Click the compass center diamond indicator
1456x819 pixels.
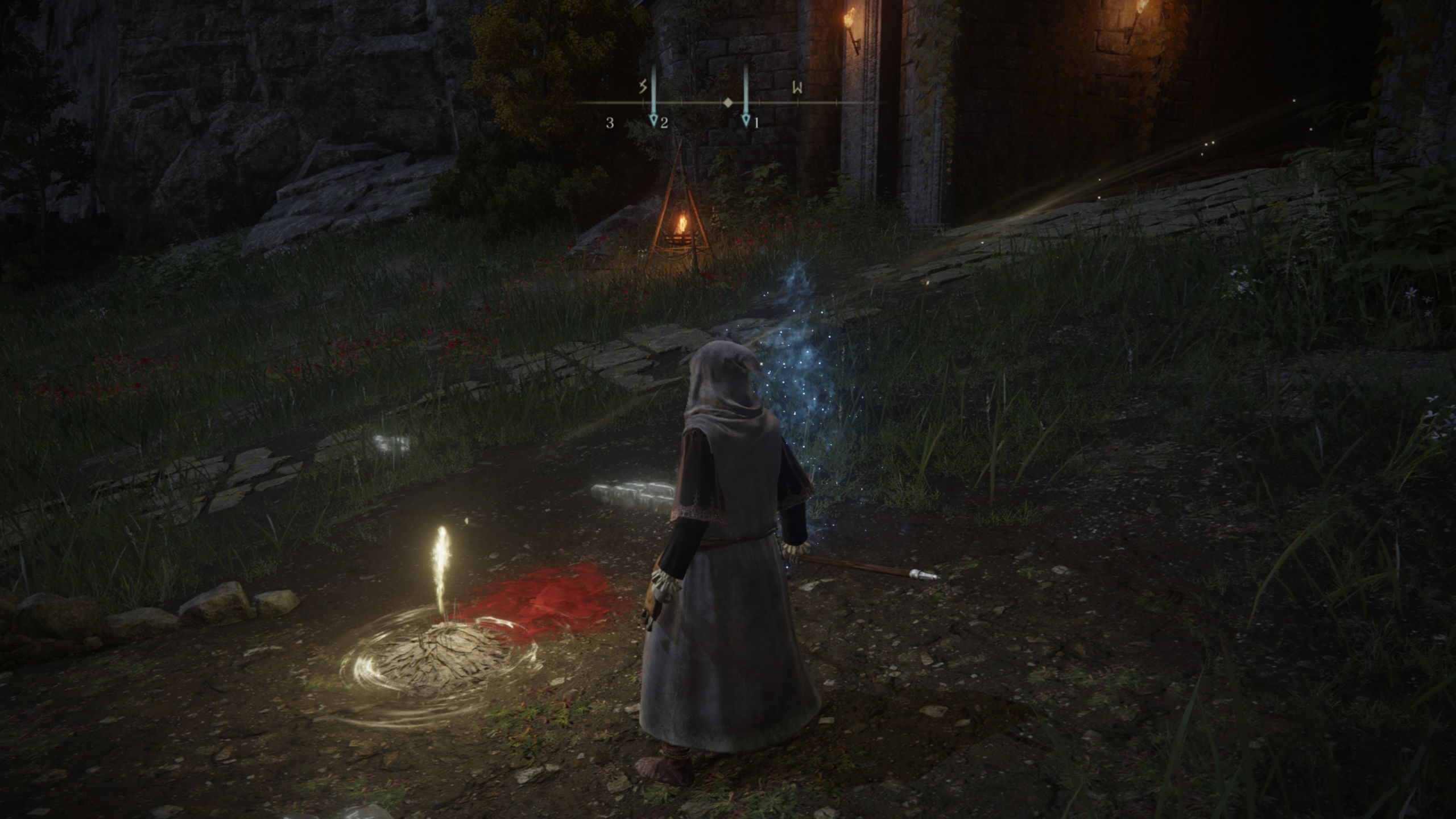coord(727,103)
